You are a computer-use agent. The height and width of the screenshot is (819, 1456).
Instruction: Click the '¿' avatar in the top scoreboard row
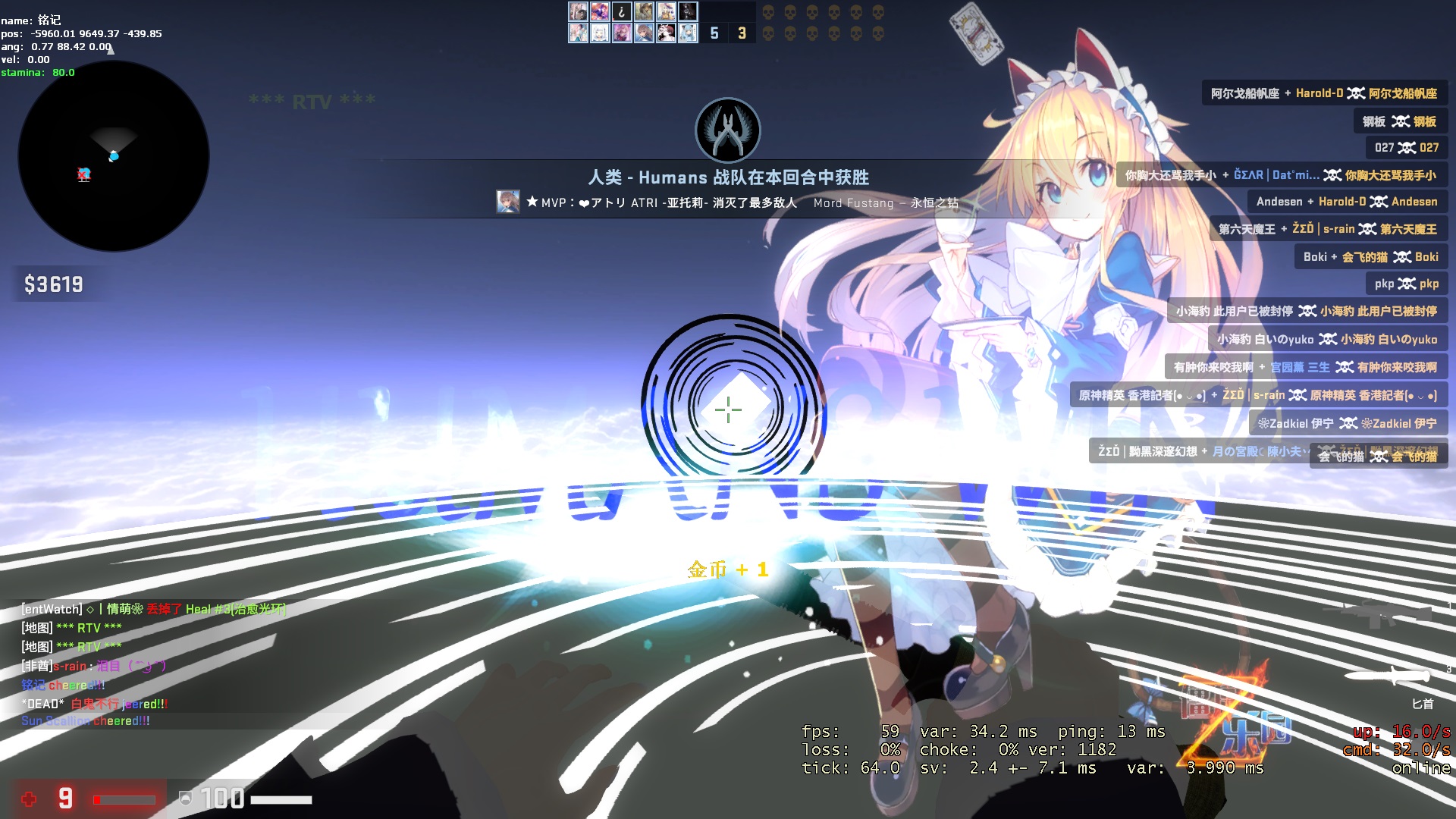620,11
